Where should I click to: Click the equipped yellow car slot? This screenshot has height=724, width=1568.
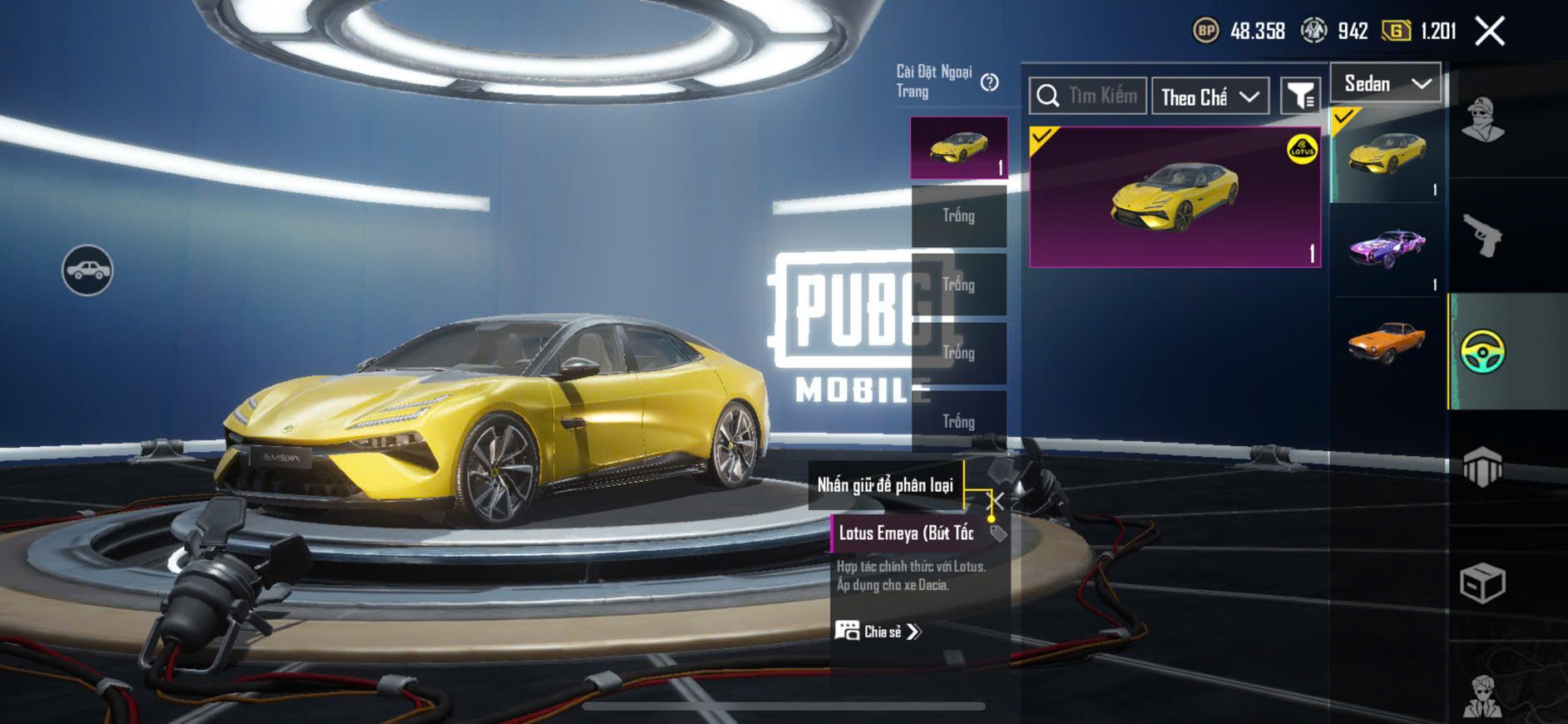(959, 148)
